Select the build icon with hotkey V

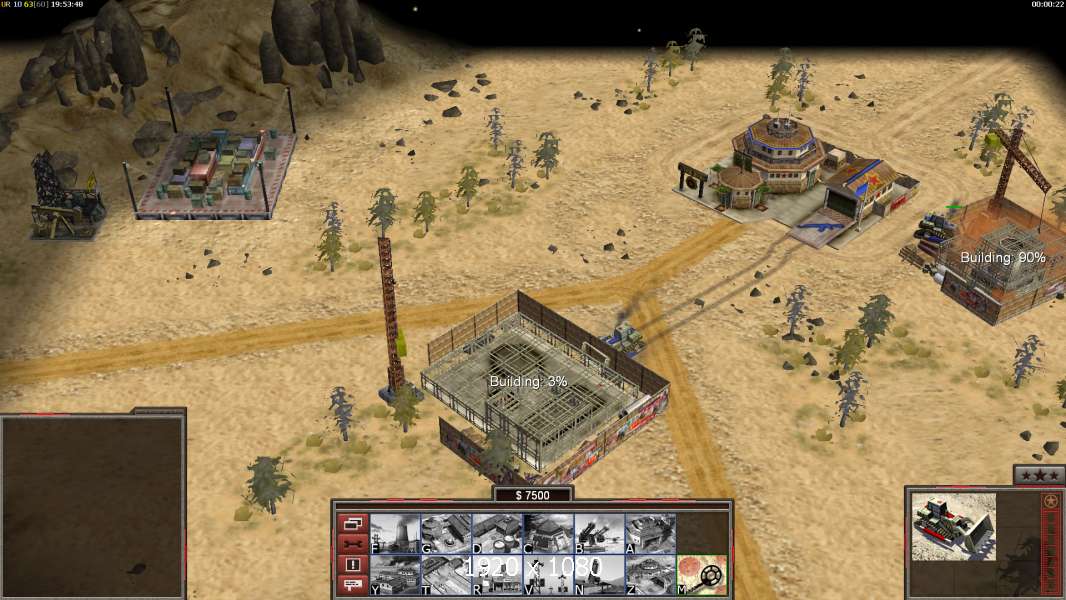coord(548,574)
